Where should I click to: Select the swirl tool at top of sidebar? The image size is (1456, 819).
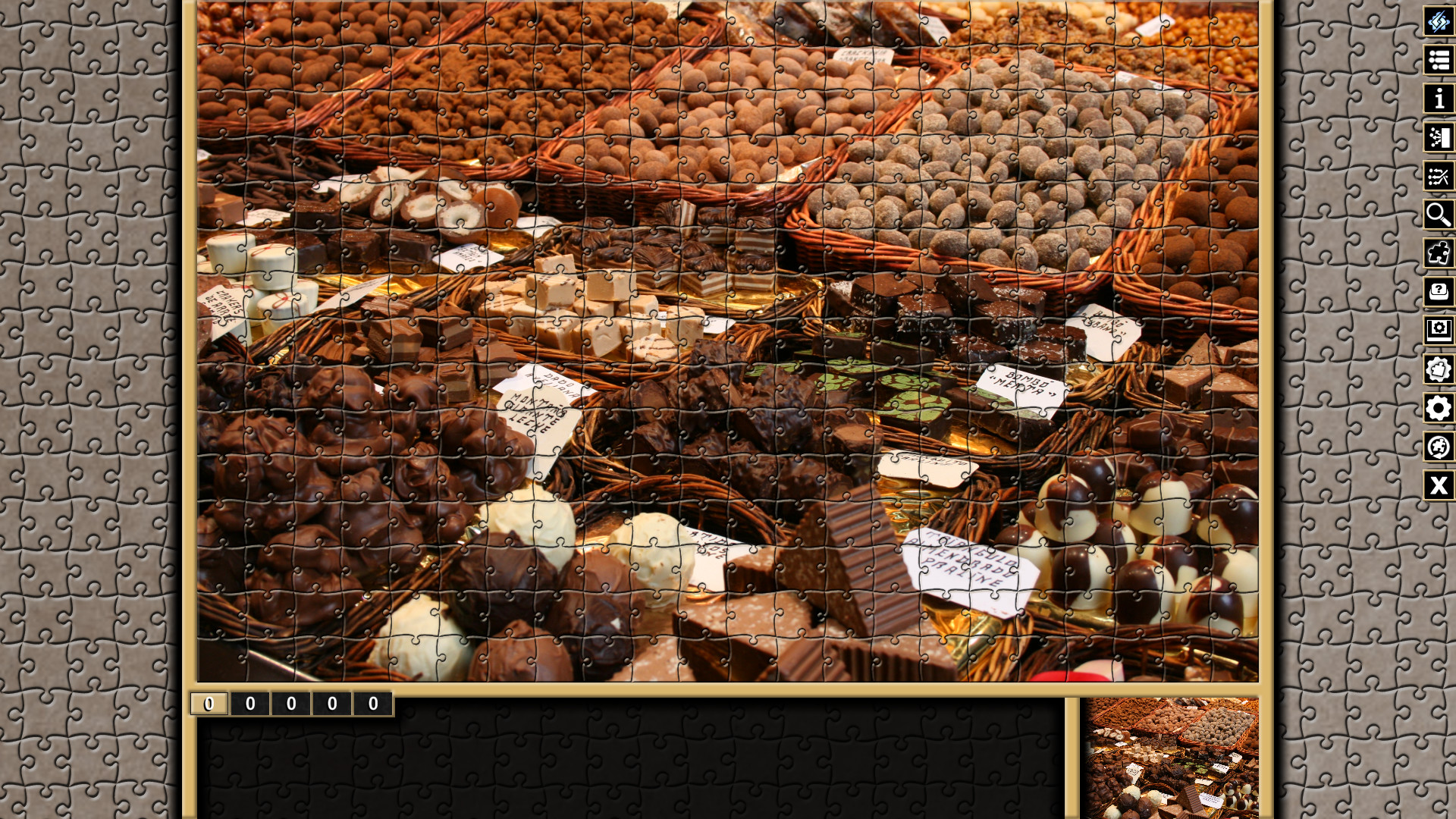pyautogui.click(x=1438, y=22)
